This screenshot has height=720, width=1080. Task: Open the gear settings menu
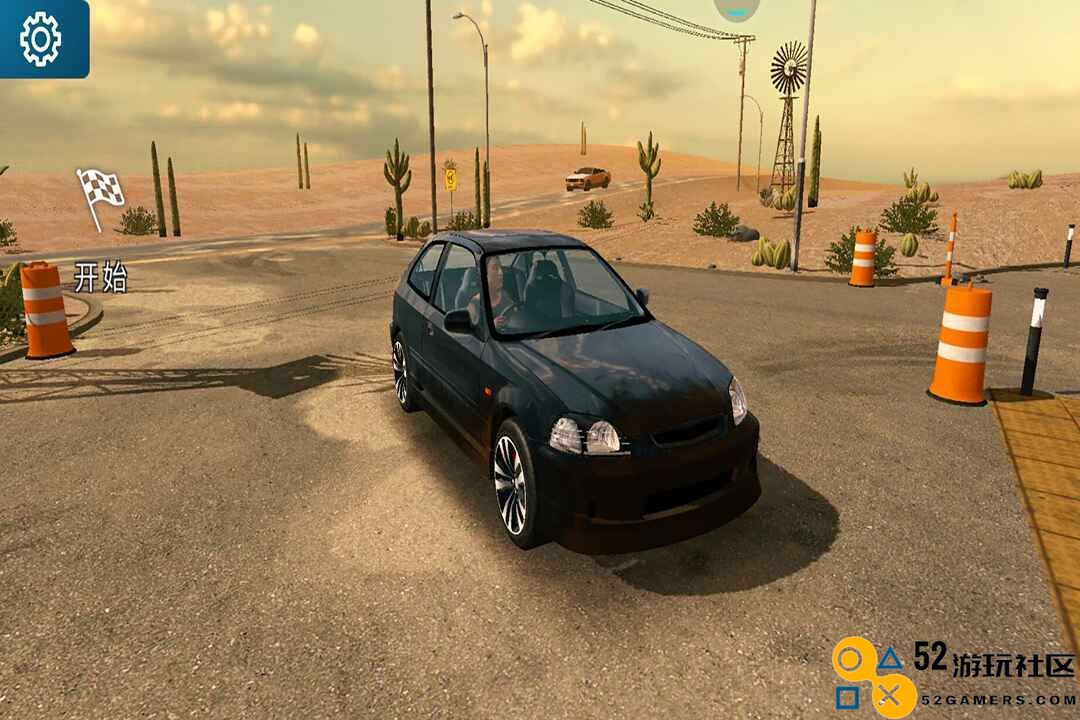point(41,38)
